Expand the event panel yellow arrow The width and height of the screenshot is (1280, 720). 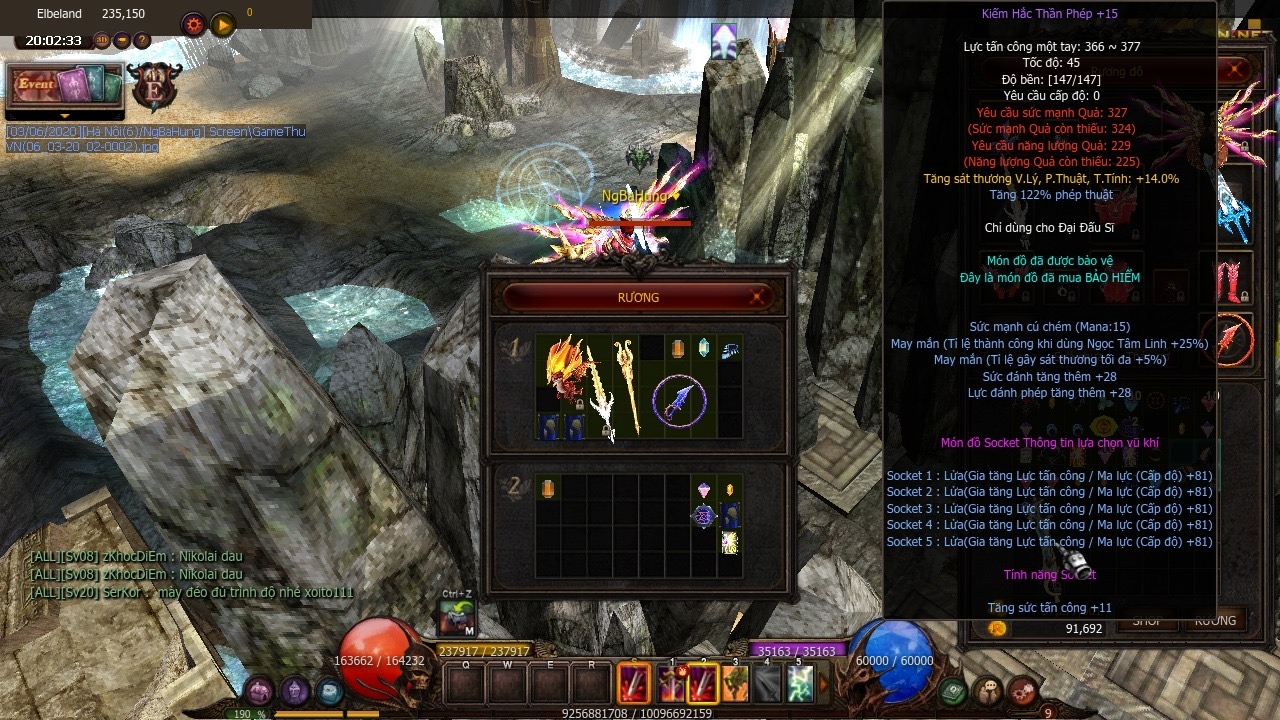click(65, 116)
